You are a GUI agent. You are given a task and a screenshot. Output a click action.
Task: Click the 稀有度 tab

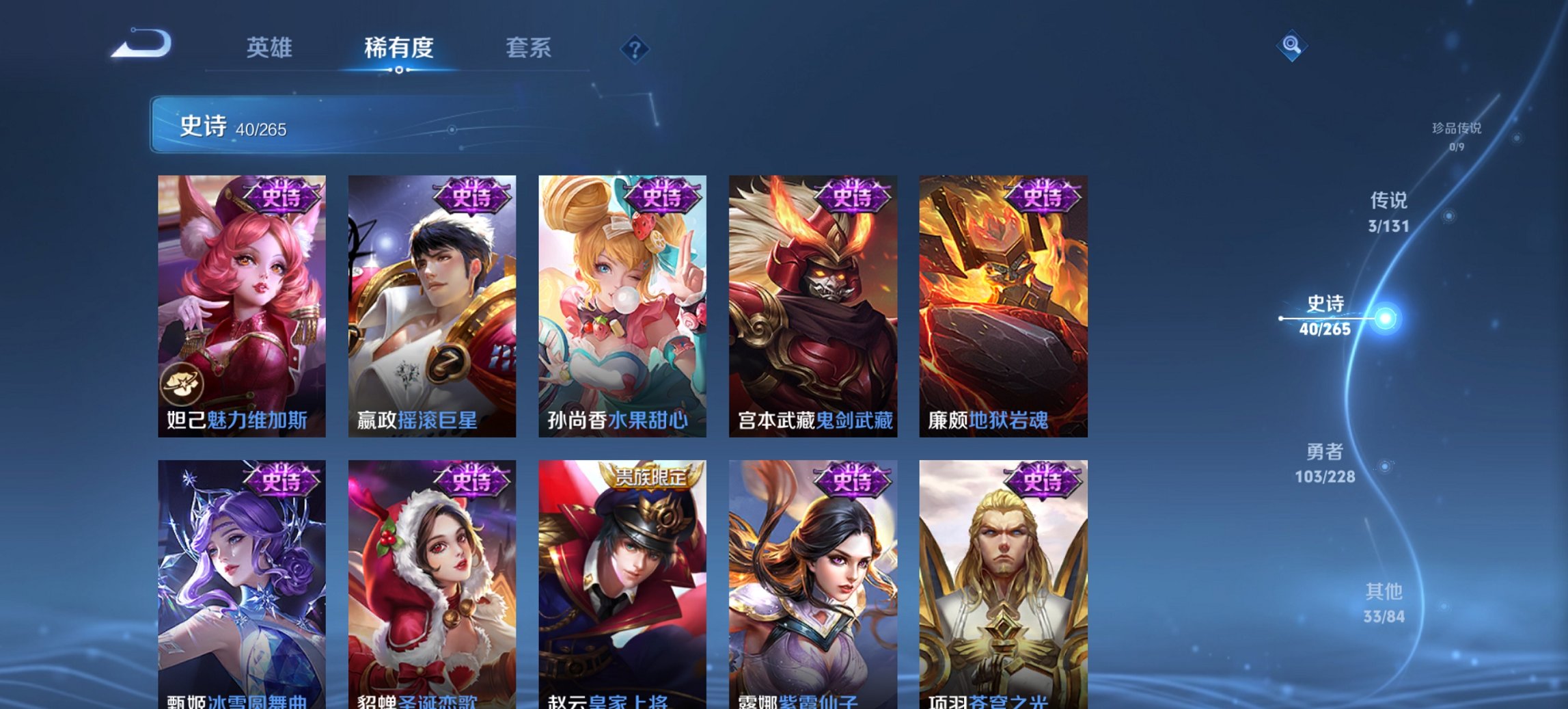click(x=397, y=49)
